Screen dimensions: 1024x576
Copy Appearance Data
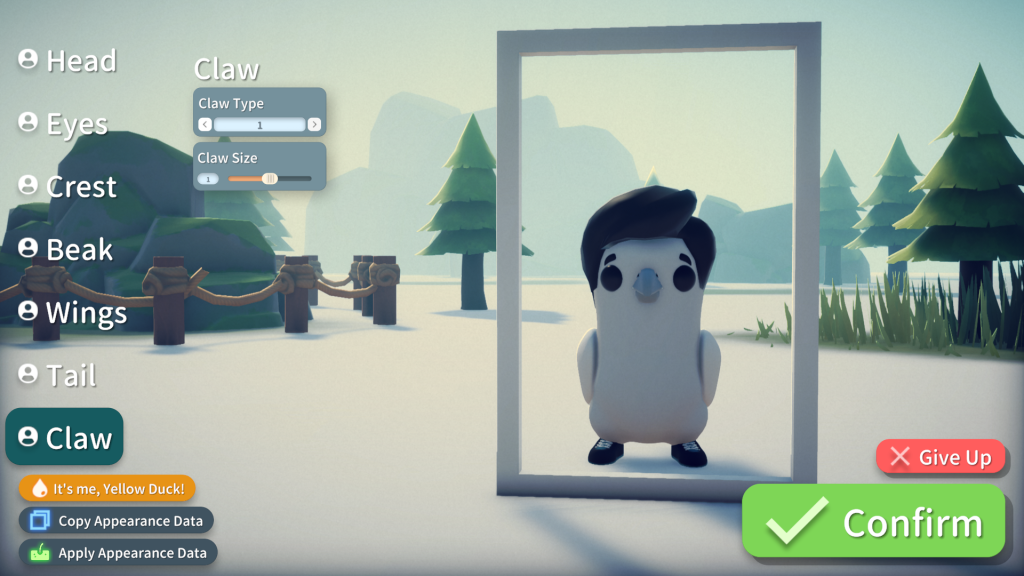click(117, 520)
